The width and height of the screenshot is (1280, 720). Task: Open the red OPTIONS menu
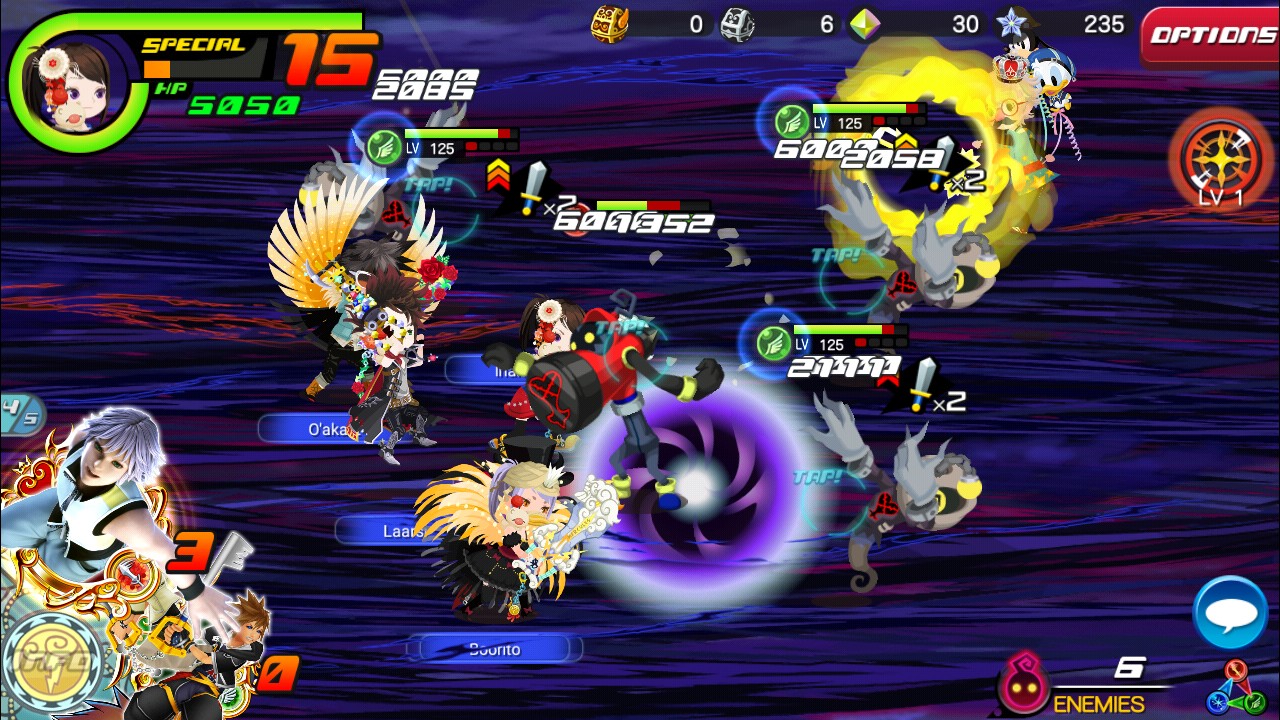tap(1212, 36)
